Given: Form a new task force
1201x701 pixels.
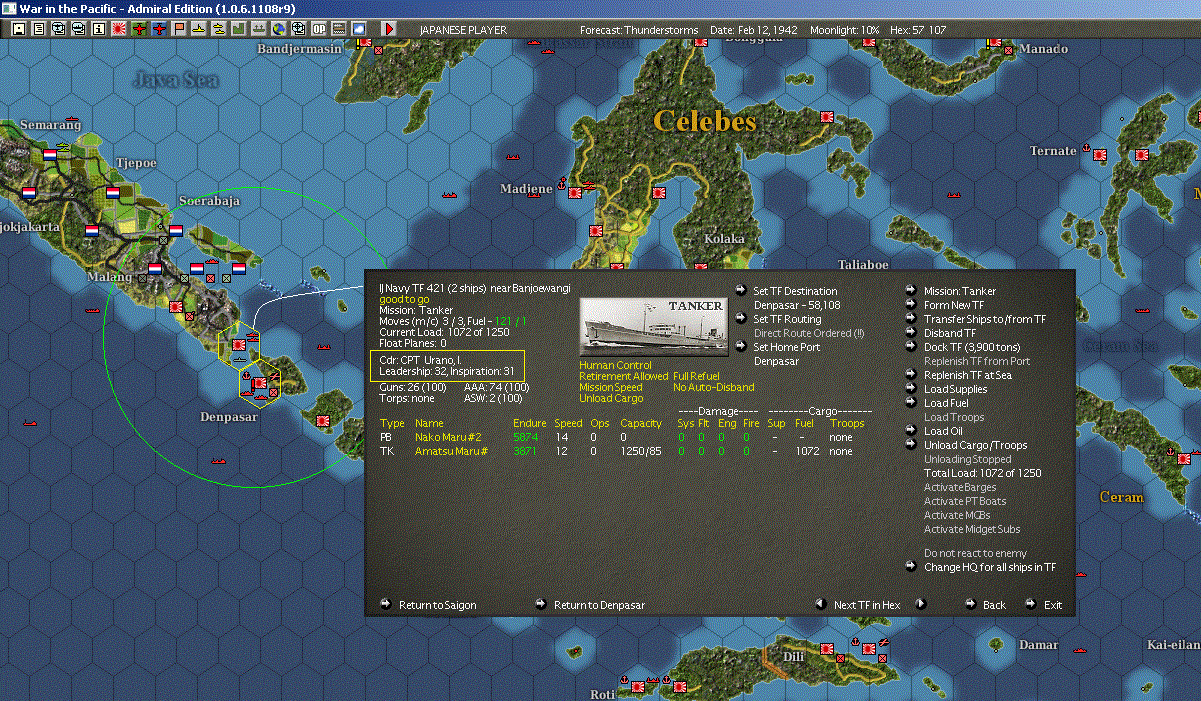Looking at the screenshot, I should pyautogui.click(x=953, y=305).
